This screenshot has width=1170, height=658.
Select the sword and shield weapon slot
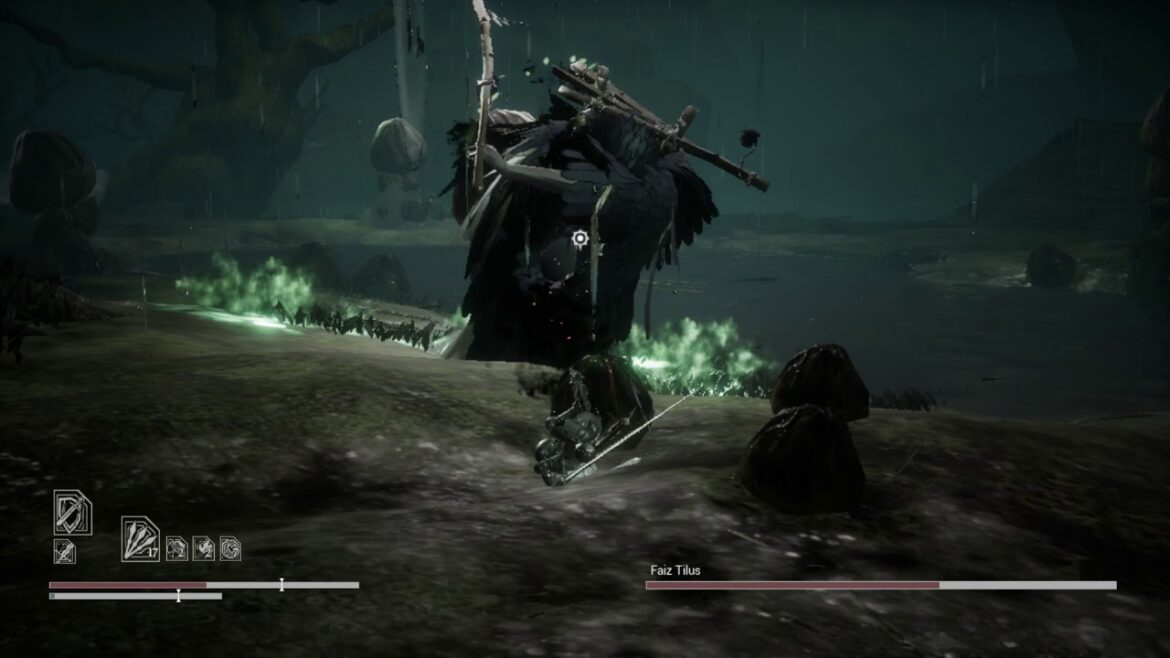72,513
